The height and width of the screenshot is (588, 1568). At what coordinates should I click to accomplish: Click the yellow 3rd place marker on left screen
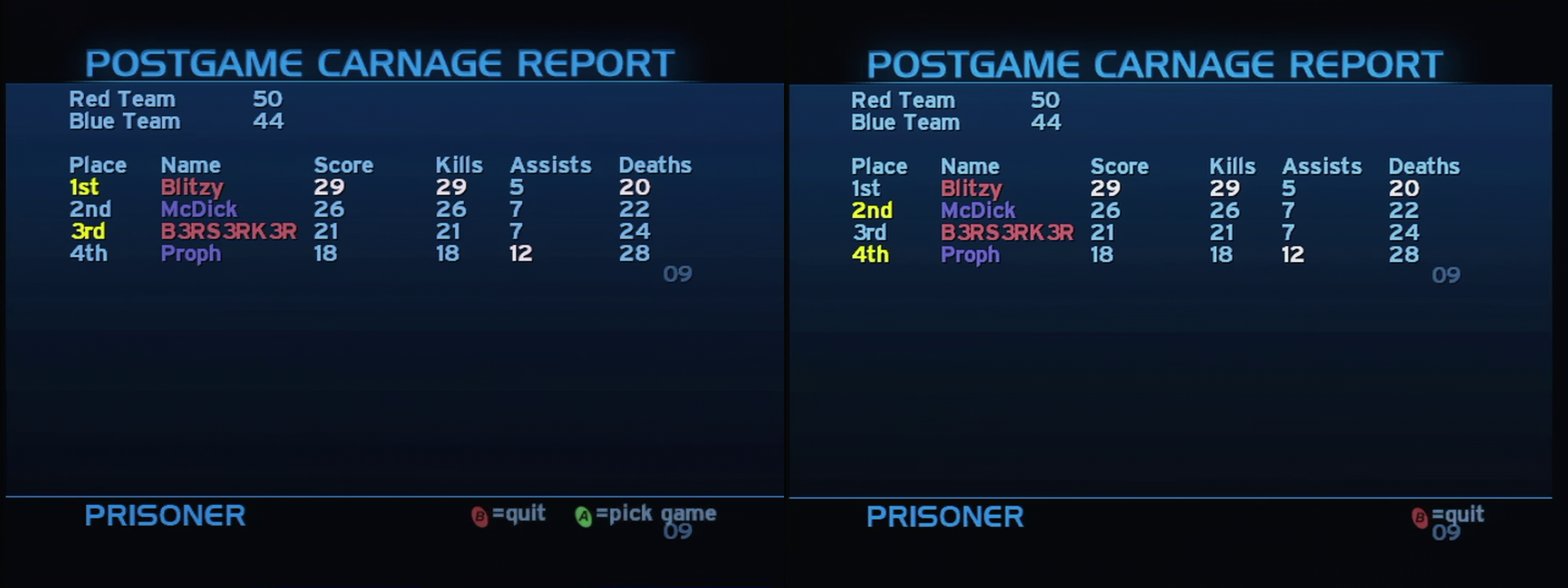point(87,231)
